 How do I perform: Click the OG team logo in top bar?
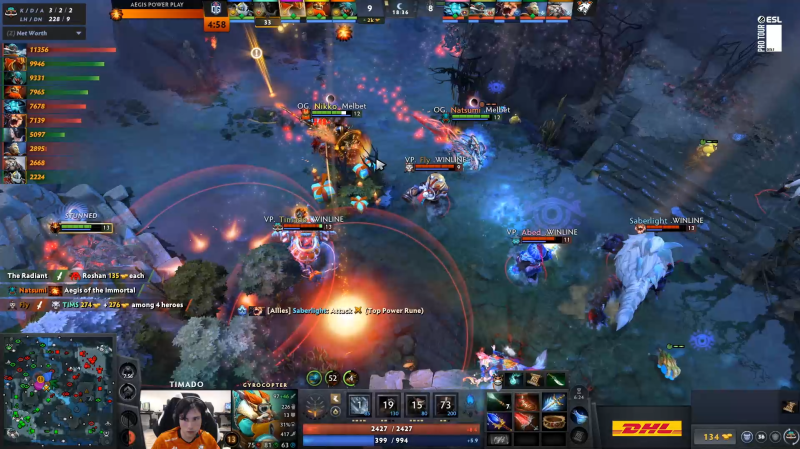(x=215, y=9)
